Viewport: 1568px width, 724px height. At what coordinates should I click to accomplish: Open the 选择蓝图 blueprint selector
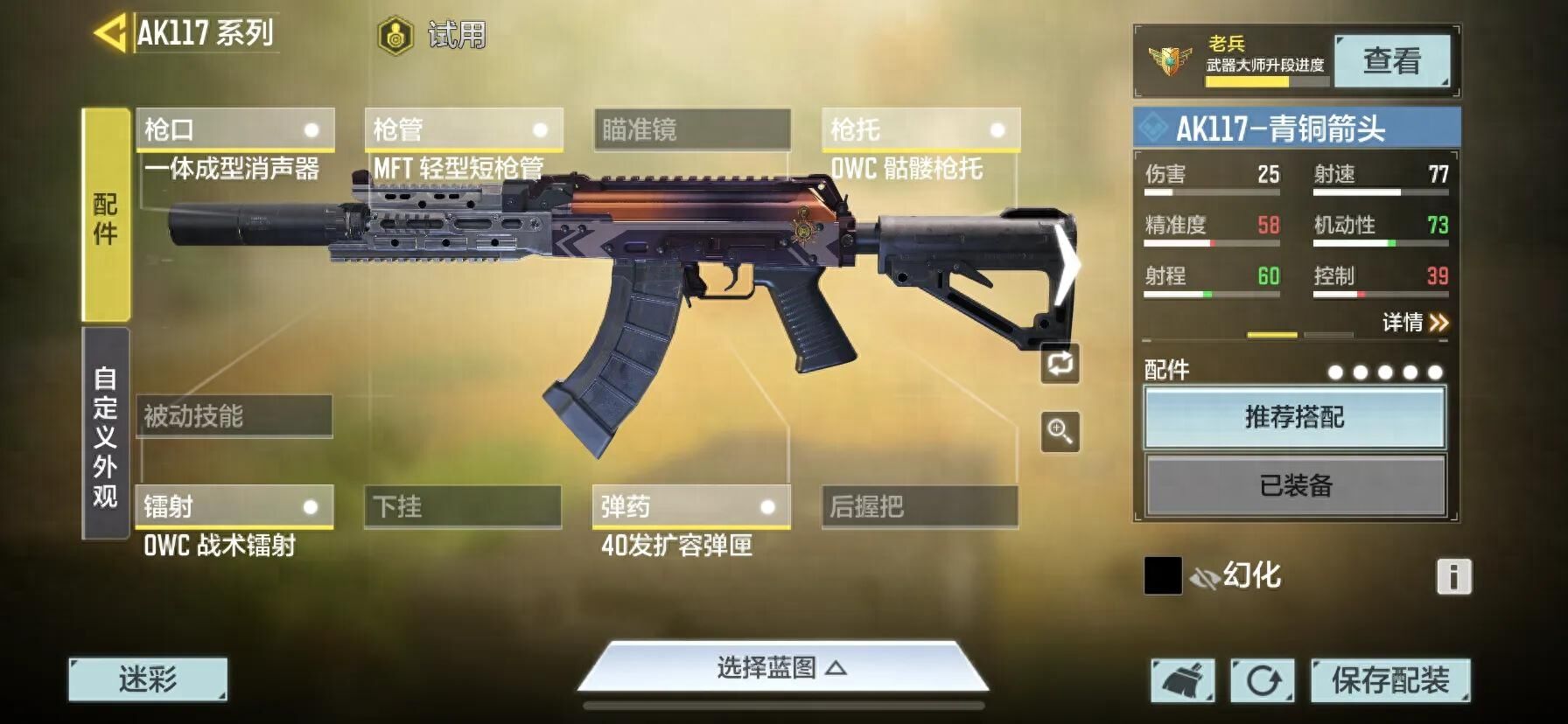tap(781, 669)
